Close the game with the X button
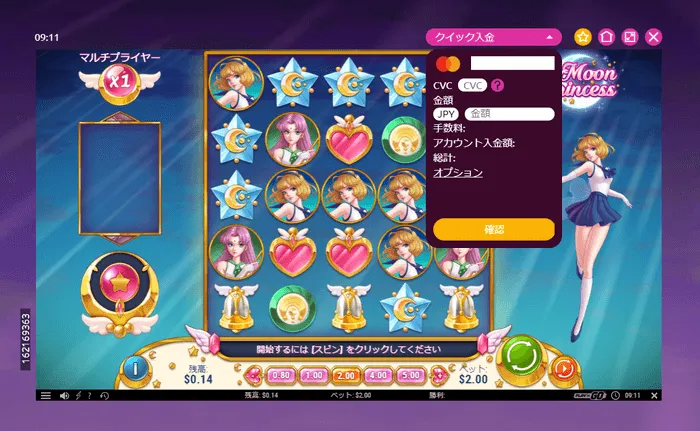Image resolution: width=700 pixels, height=431 pixels. click(654, 37)
